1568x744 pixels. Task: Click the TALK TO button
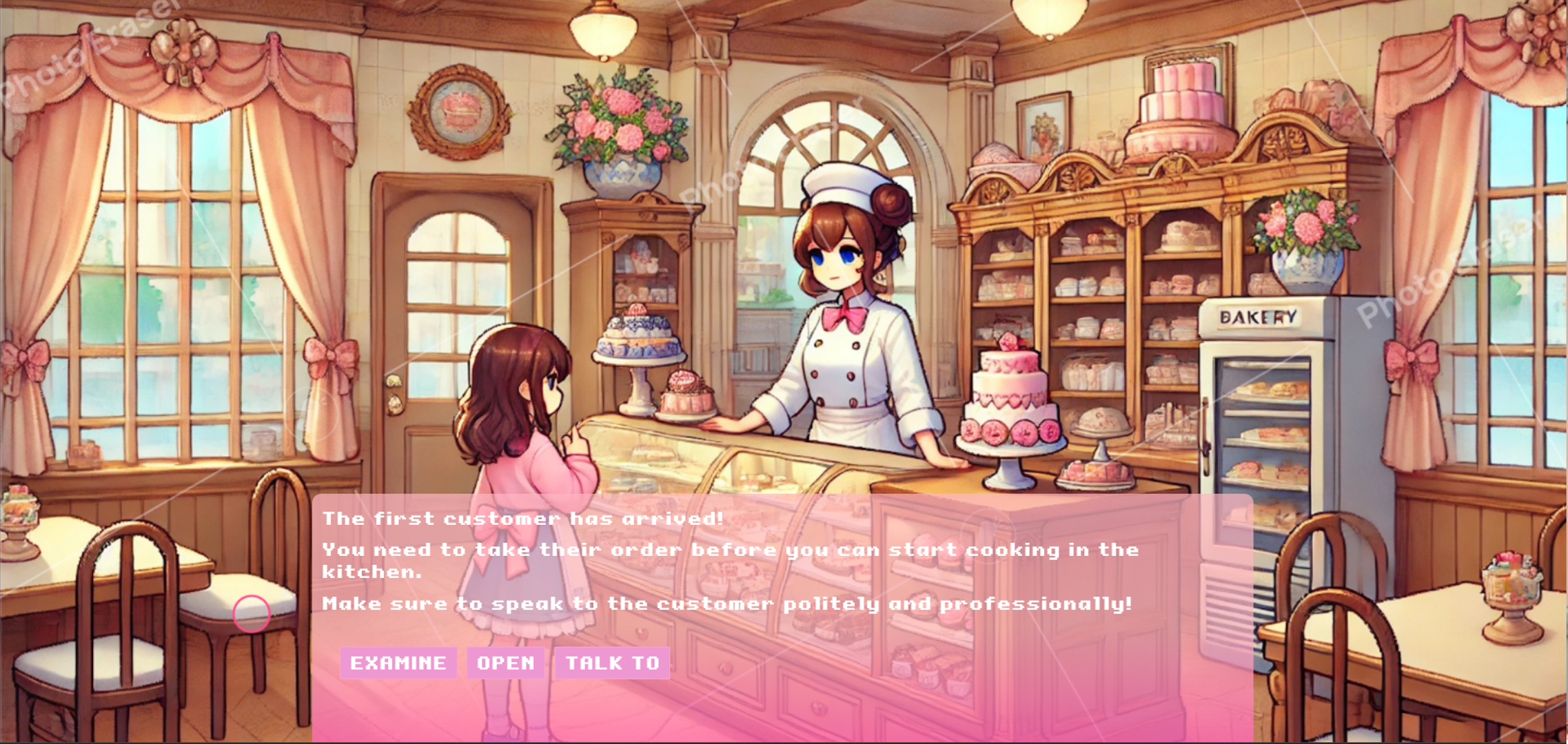tap(612, 663)
